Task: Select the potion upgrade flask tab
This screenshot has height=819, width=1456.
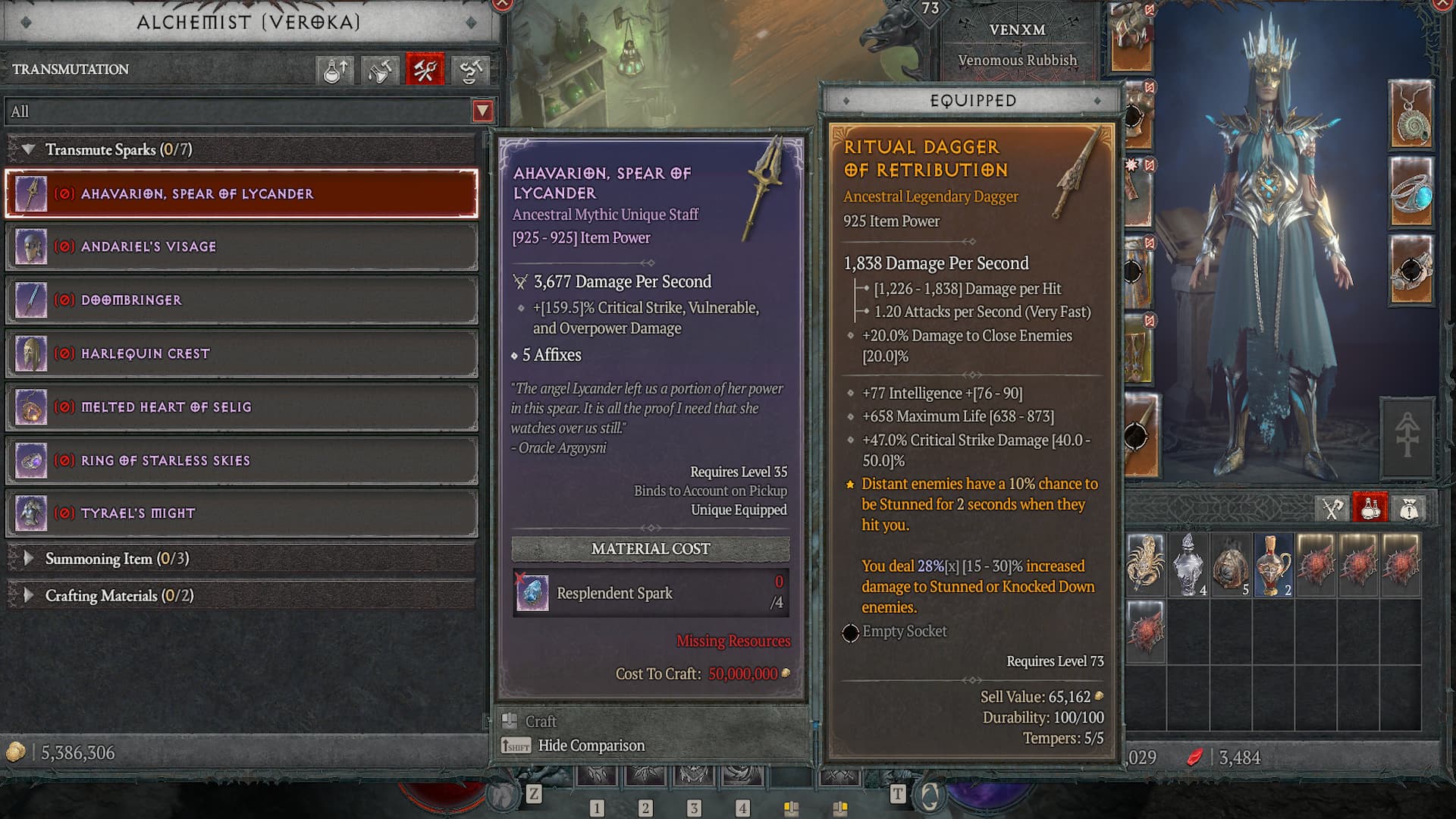Action: pos(334,70)
